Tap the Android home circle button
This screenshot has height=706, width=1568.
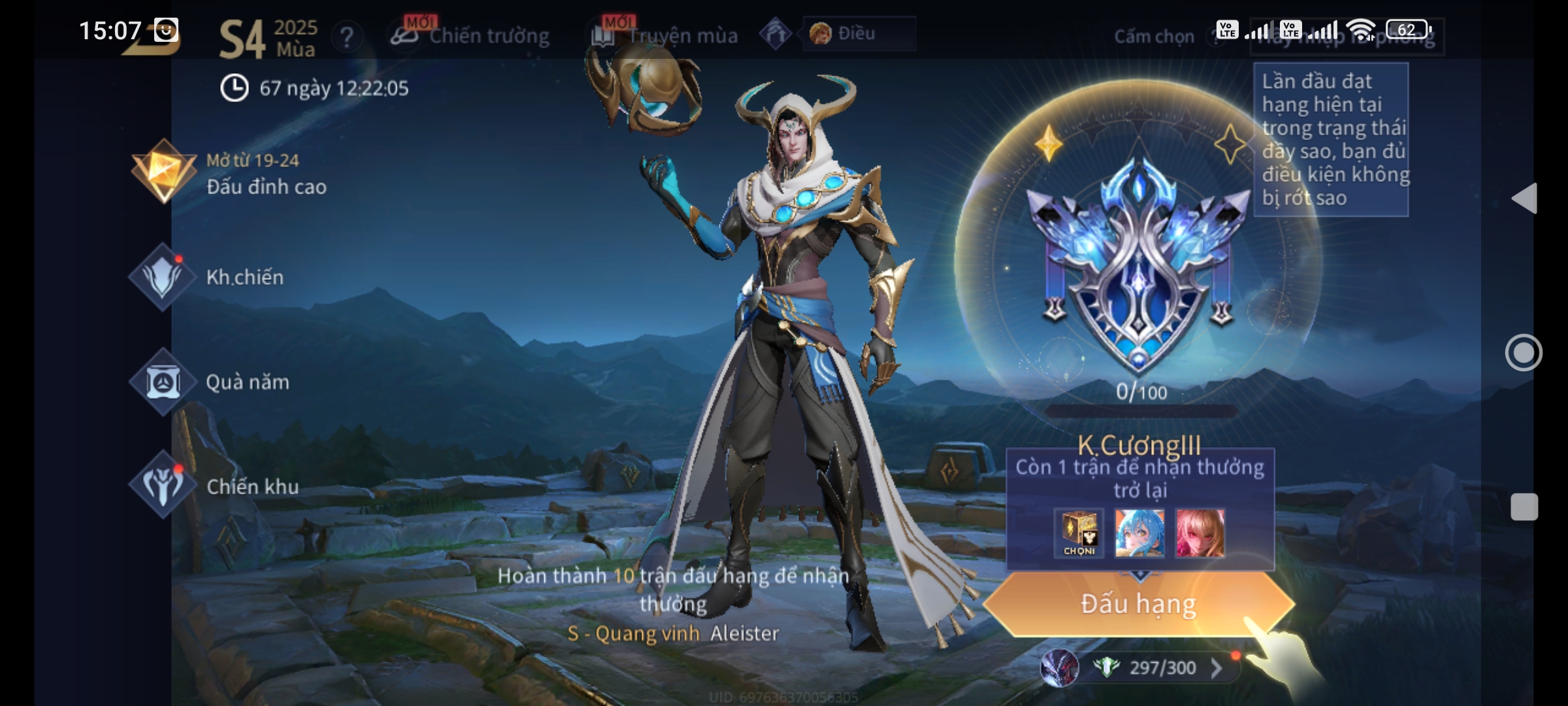coord(1524,353)
